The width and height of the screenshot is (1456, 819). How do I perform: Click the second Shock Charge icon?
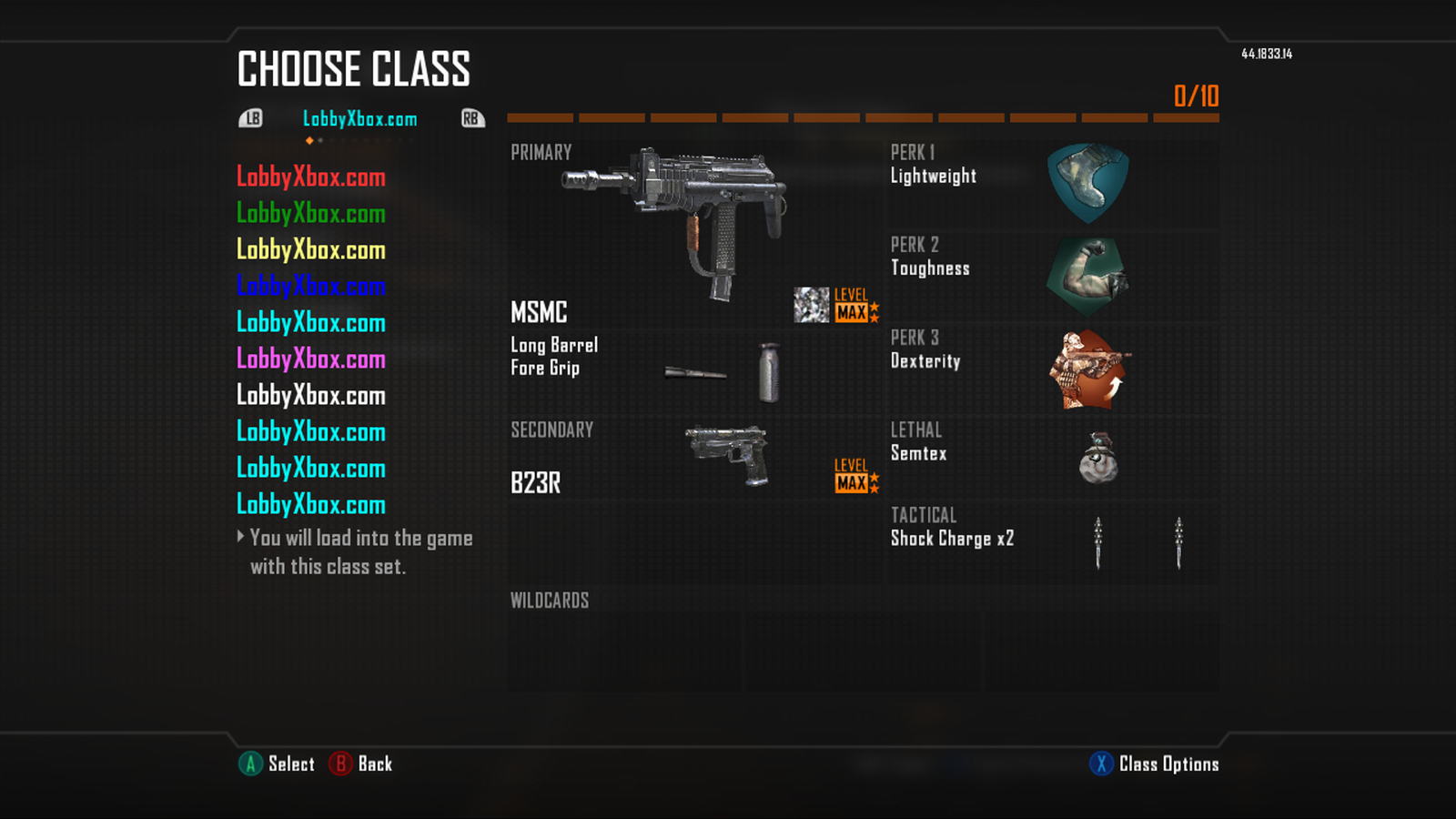pos(1178,544)
